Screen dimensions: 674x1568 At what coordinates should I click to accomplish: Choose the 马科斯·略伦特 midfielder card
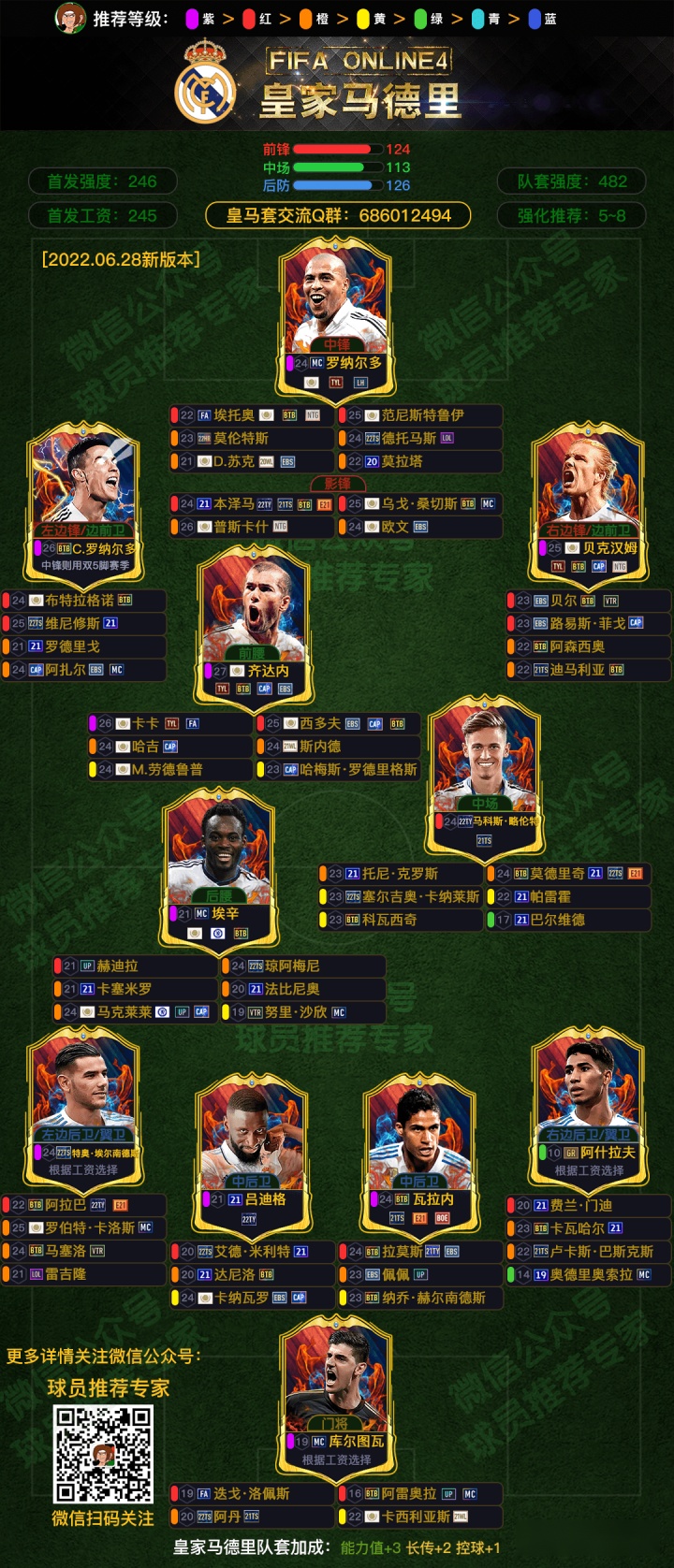(484, 772)
